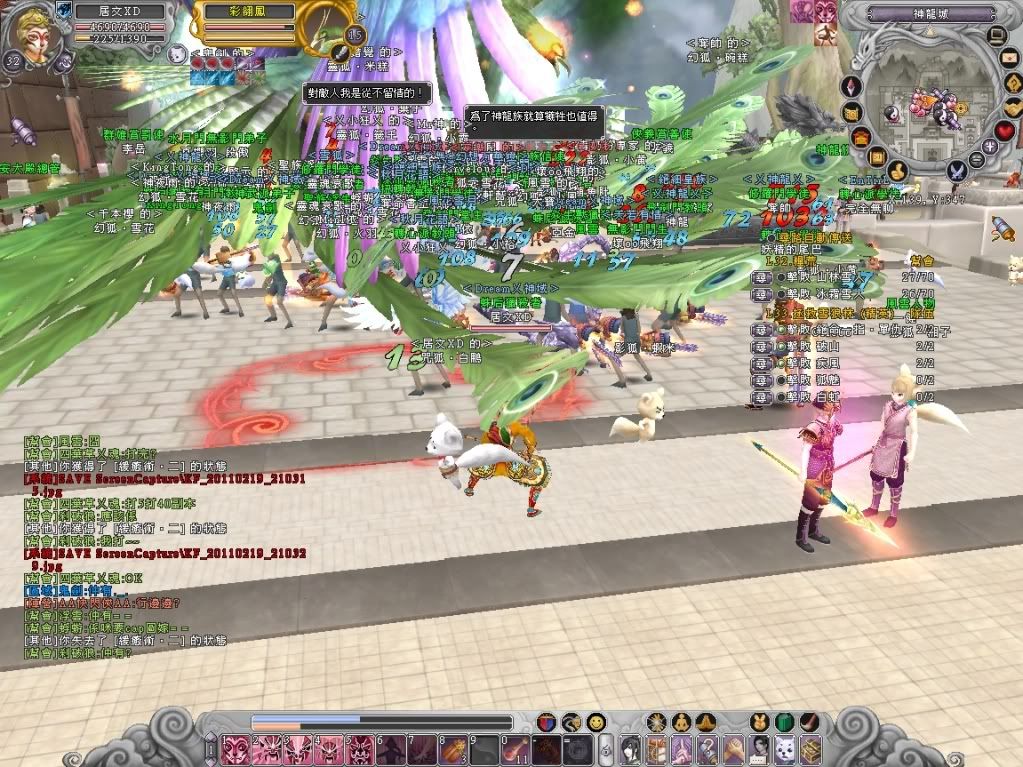The height and width of the screenshot is (767, 1023).
Task: Zoom out the minimap with the minus button
Action: 975,160
